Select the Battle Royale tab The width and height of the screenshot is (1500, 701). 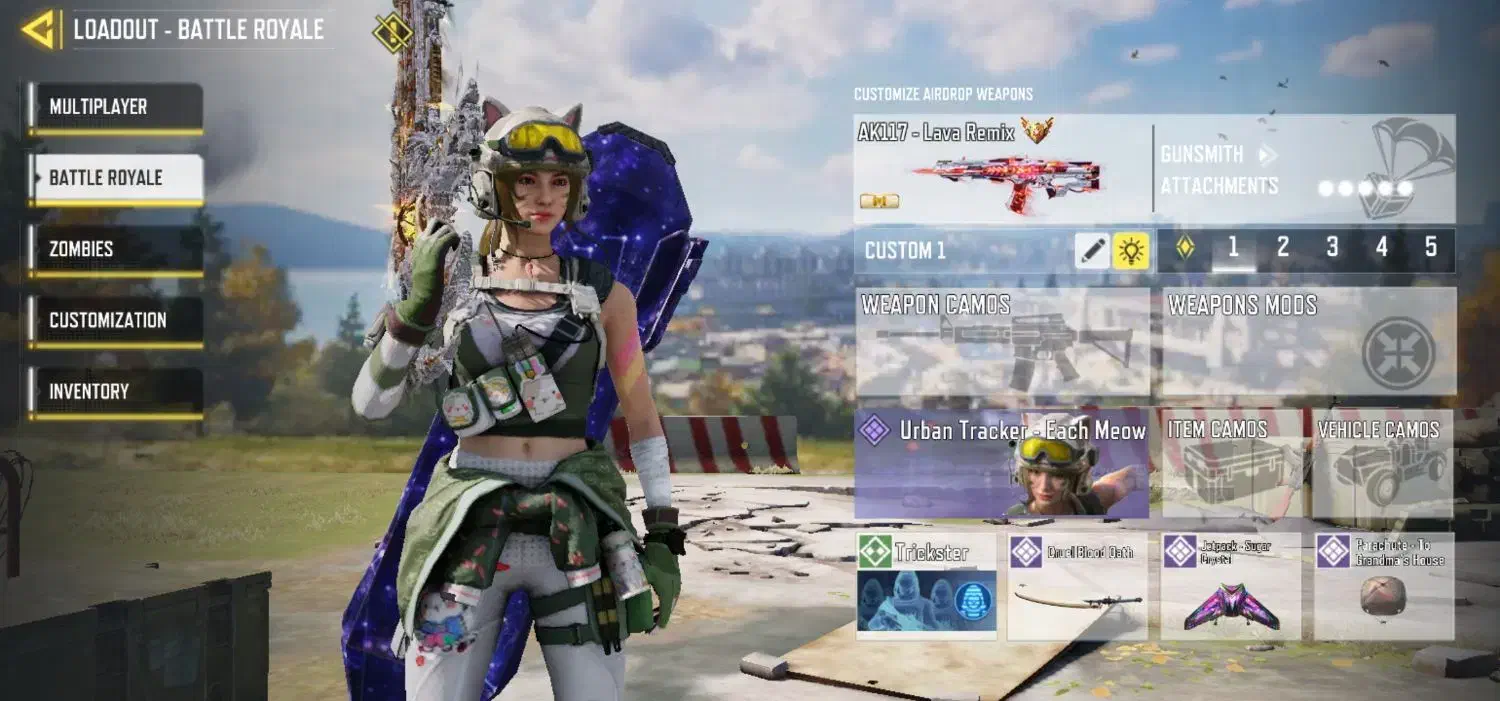116,178
